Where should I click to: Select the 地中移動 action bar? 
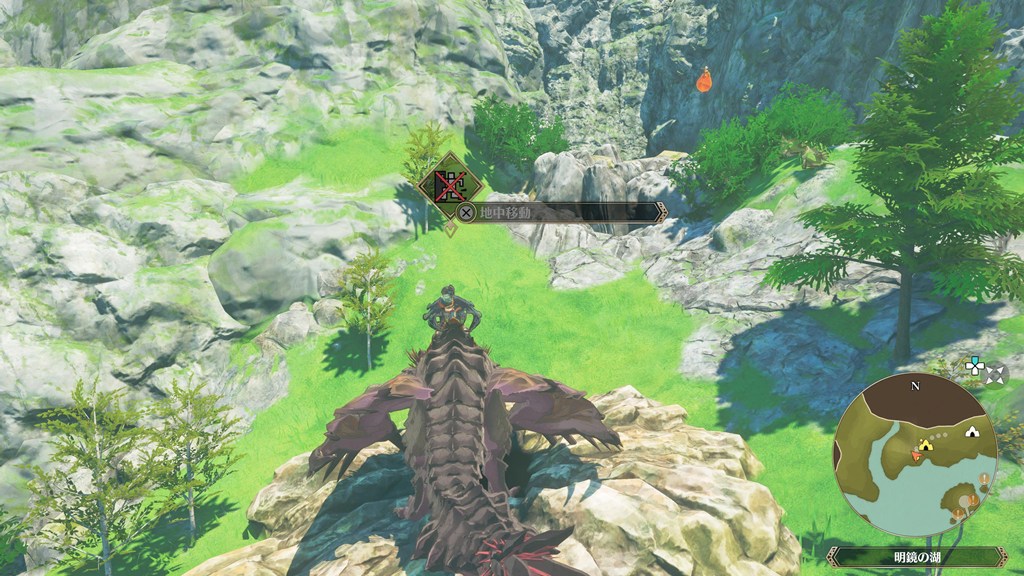(x=560, y=212)
